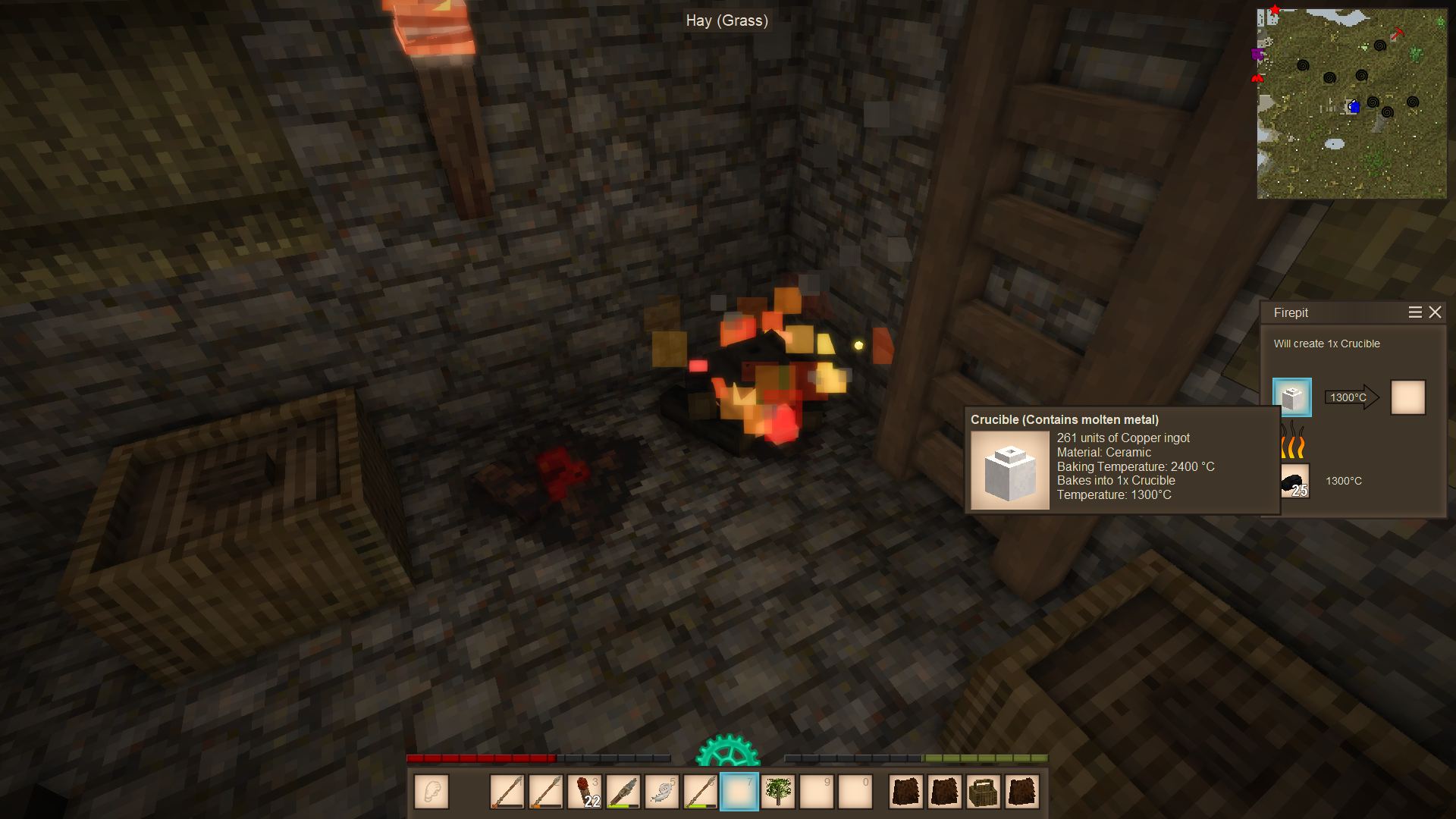Click the off-hand slot with hand icon

[431, 792]
